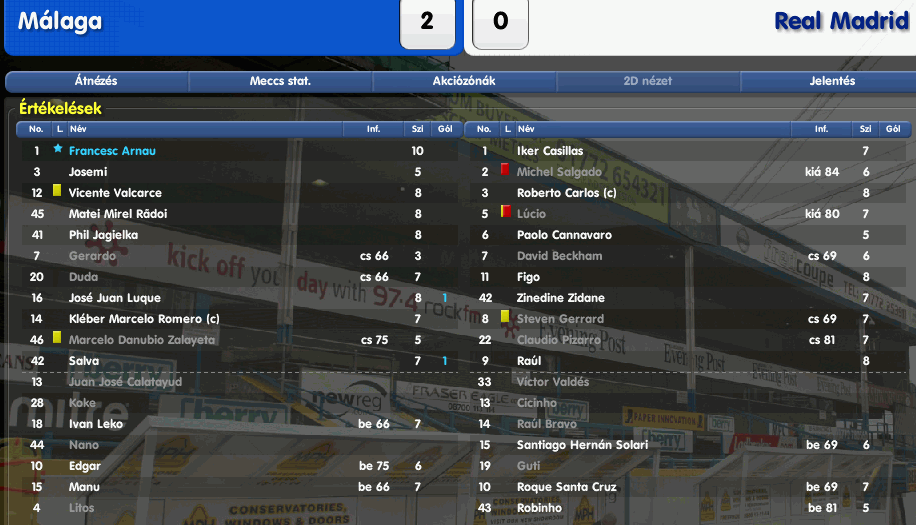The width and height of the screenshot is (916, 525).
Task: Select Matei Mirel Rădoi row
Action: point(117,214)
